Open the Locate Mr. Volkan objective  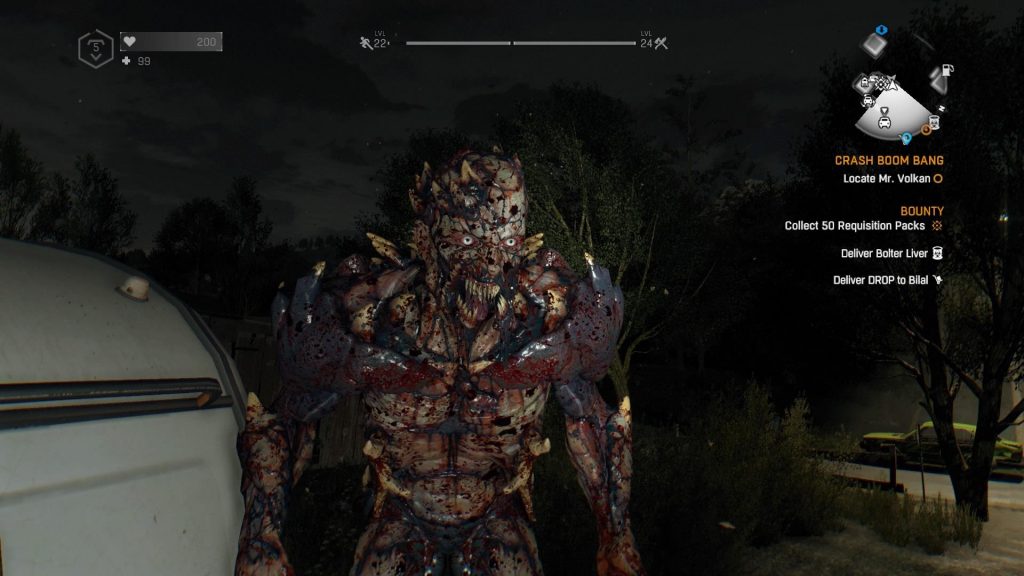click(x=887, y=179)
